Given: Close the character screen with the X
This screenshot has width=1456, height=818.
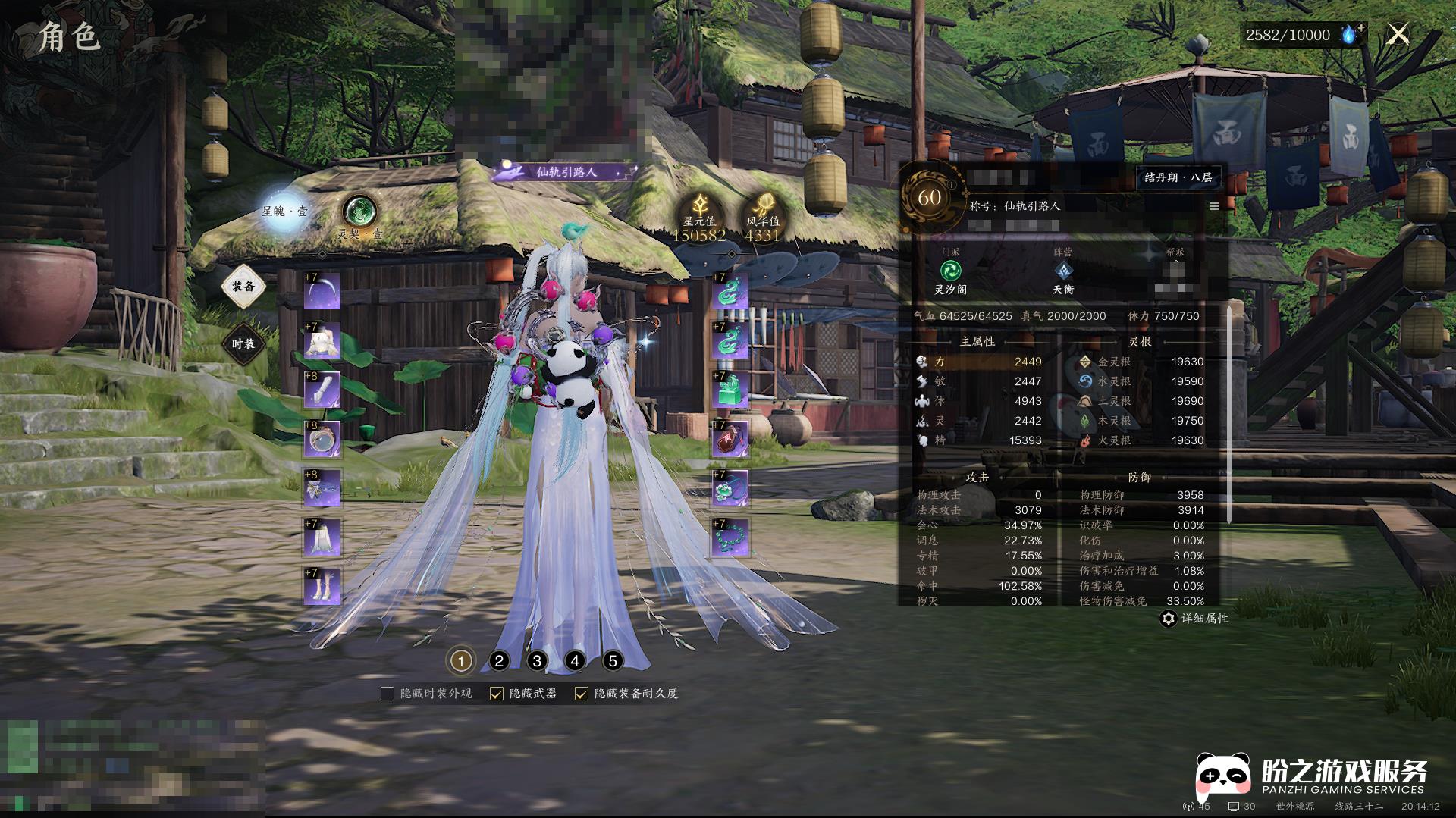Looking at the screenshot, I should (1398, 34).
